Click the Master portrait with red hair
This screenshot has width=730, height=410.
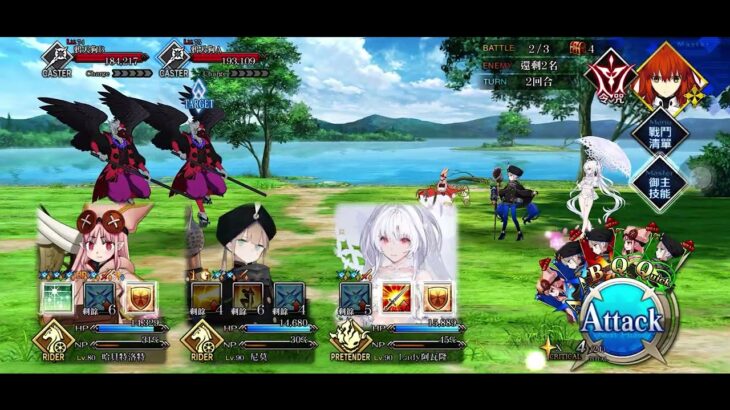665,76
